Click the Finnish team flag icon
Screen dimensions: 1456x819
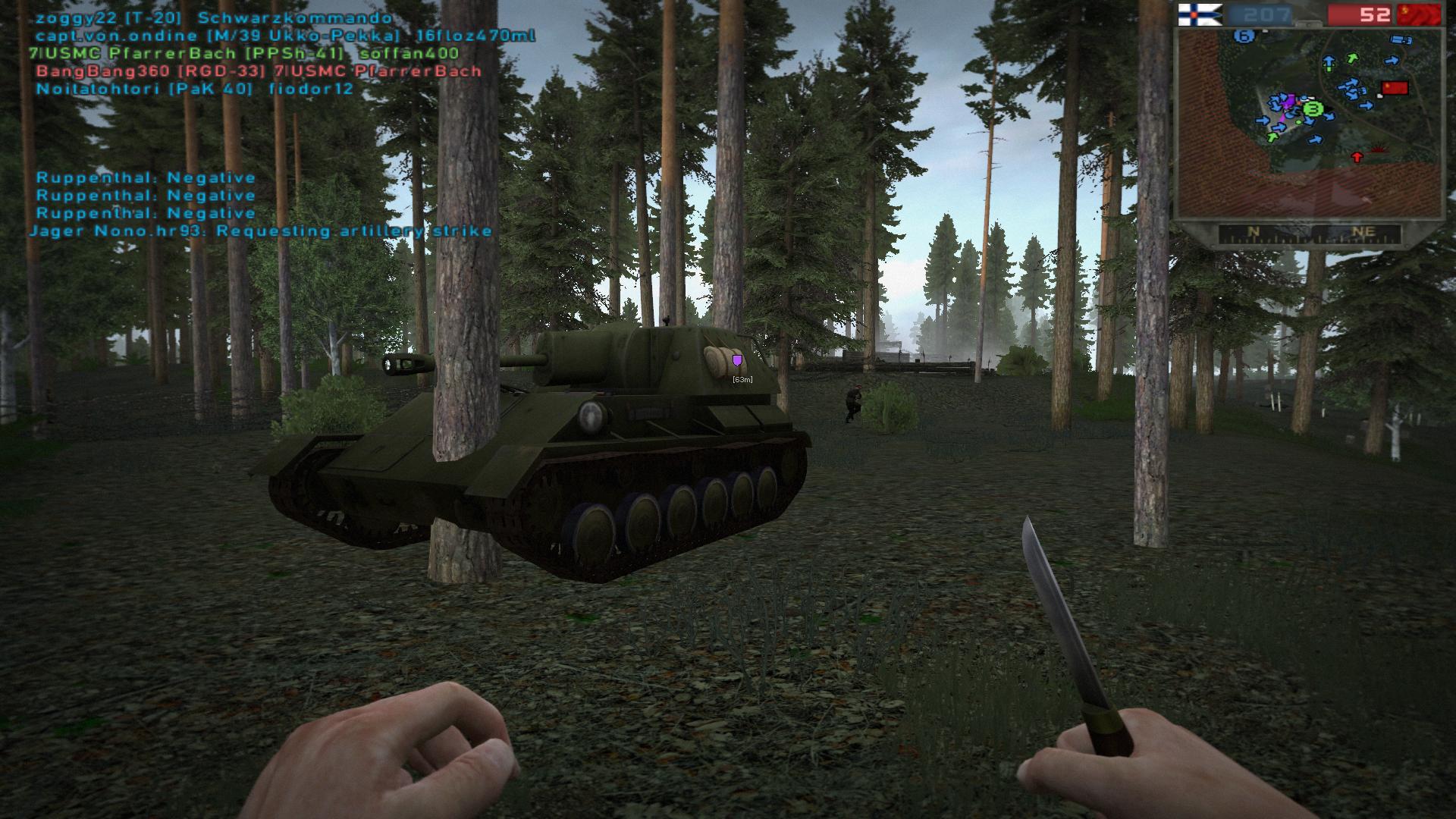[x=1199, y=14]
